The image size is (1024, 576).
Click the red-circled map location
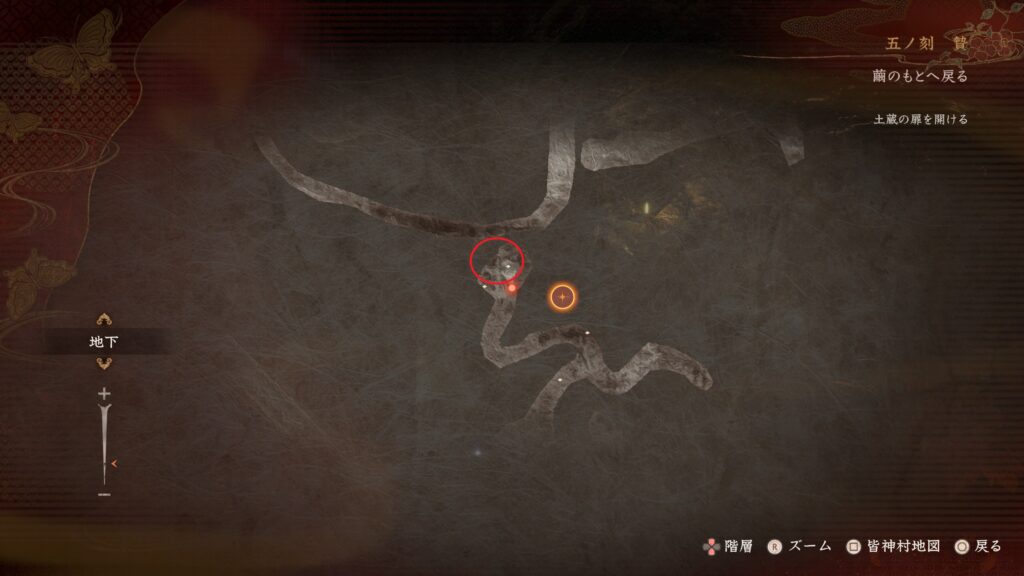(x=497, y=262)
